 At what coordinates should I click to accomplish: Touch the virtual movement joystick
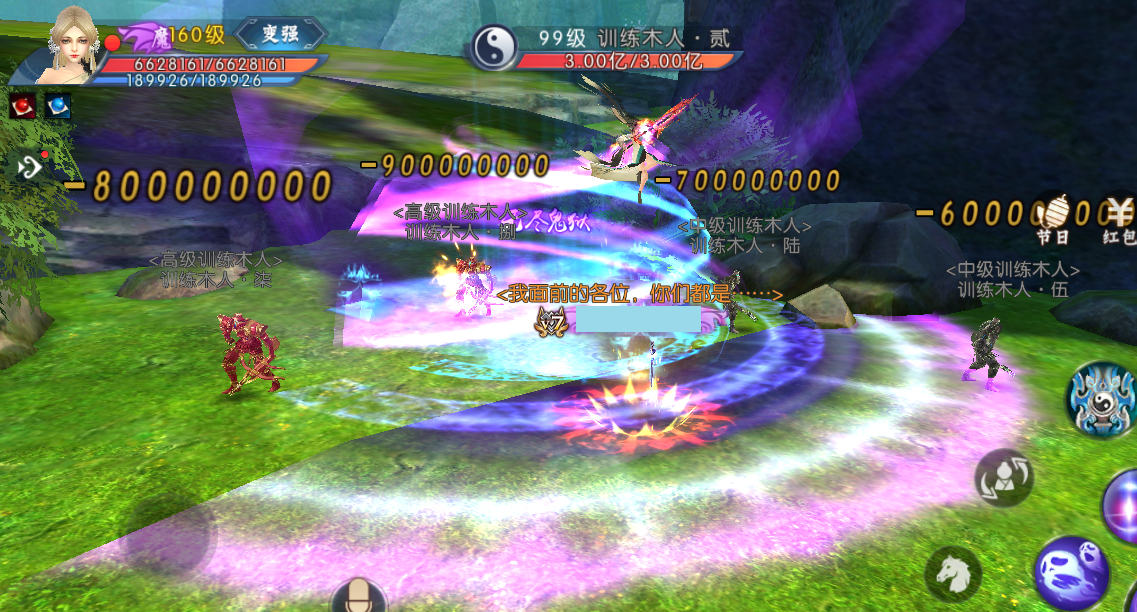[167, 536]
